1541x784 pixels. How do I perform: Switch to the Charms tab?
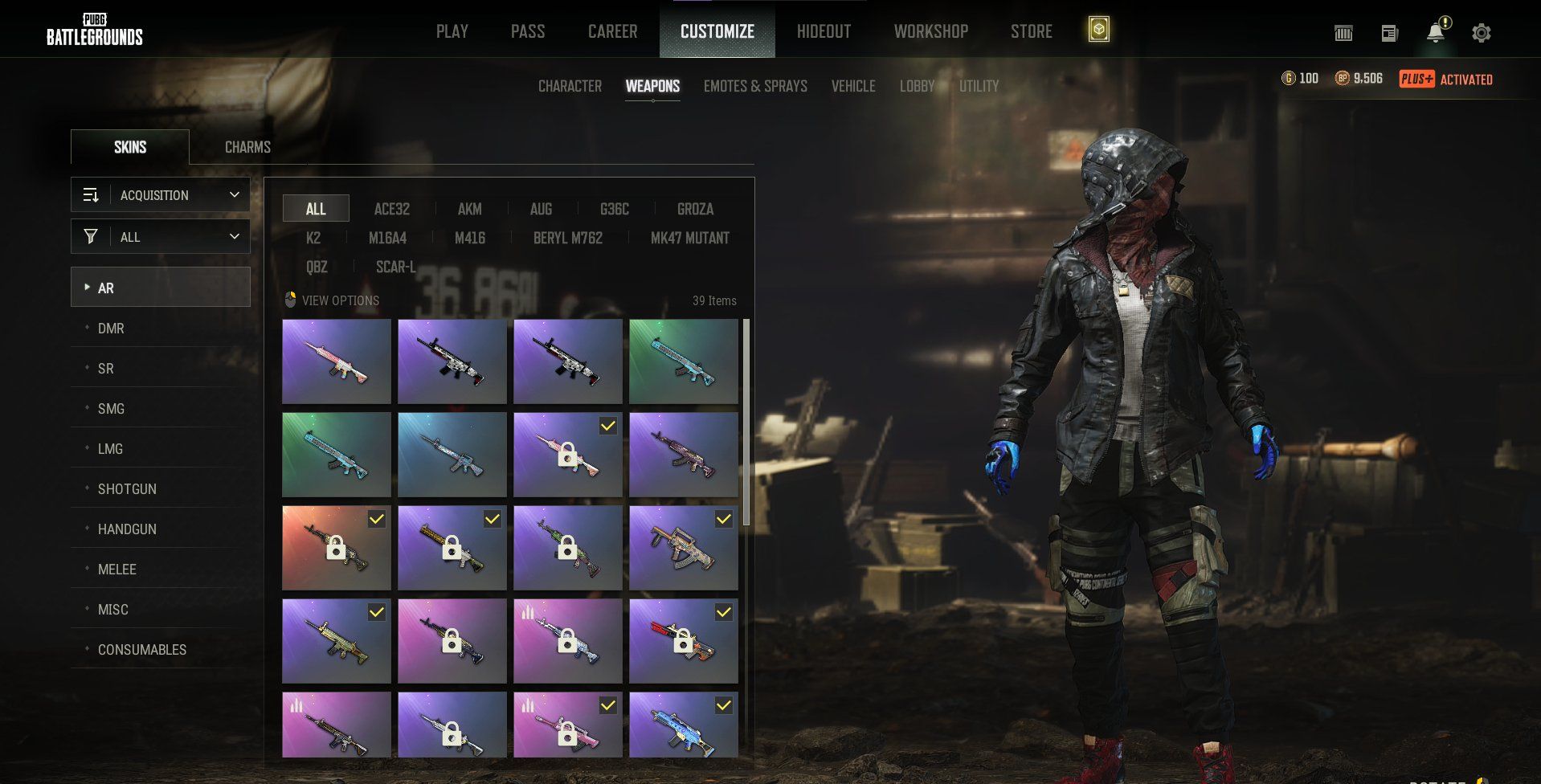click(247, 147)
